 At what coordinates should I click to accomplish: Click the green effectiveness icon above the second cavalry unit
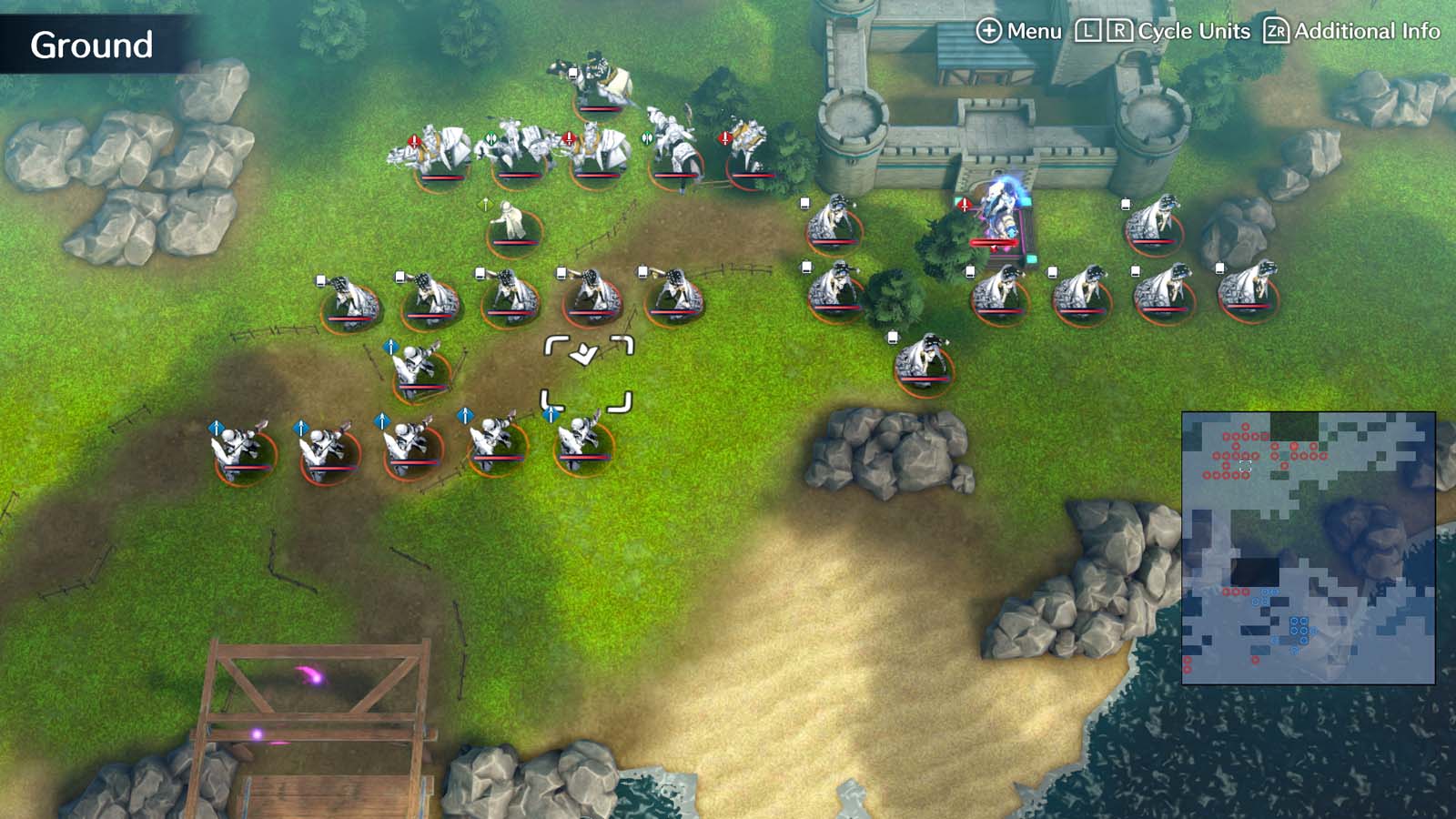point(491,137)
